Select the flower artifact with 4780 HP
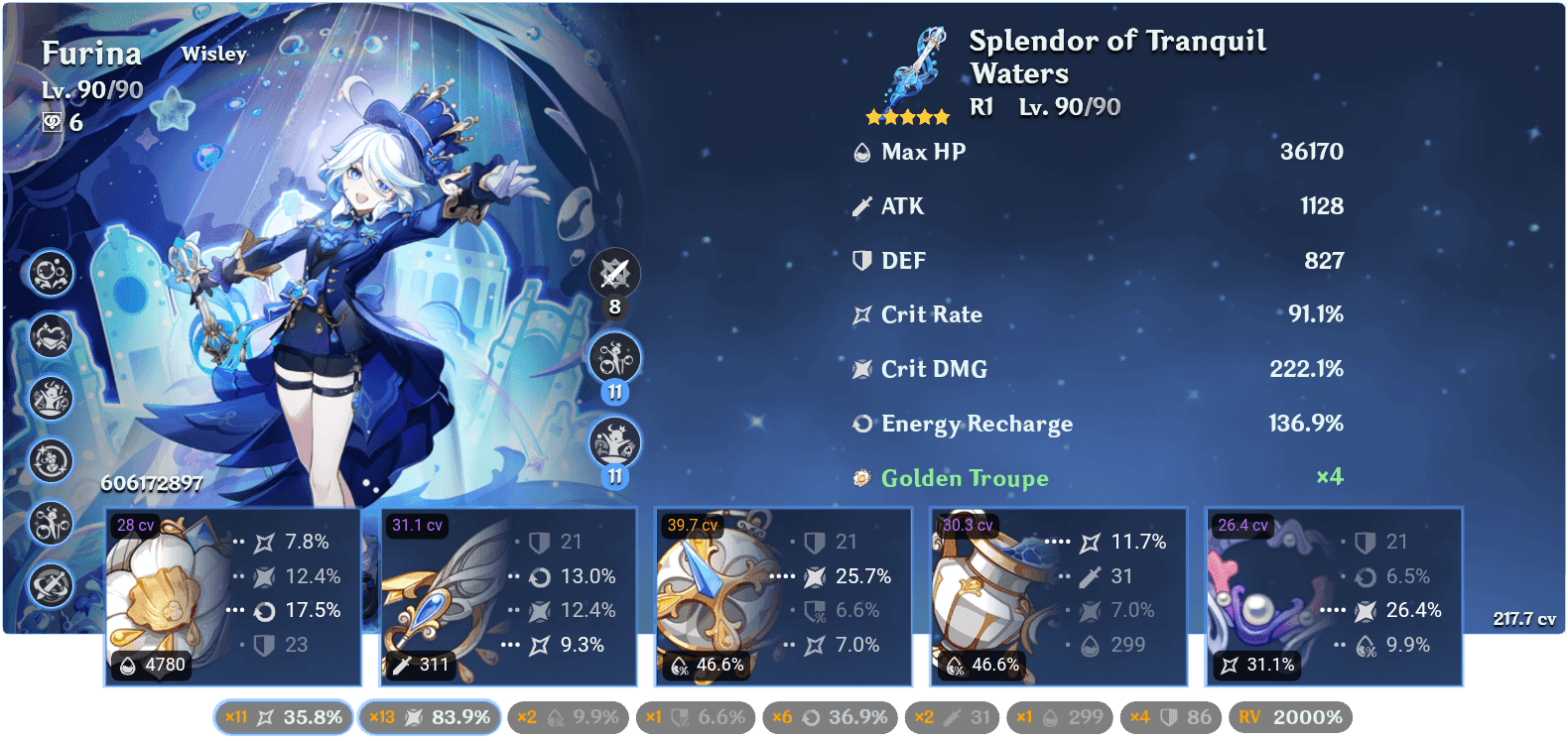The width and height of the screenshot is (1568, 741). [x=232, y=597]
